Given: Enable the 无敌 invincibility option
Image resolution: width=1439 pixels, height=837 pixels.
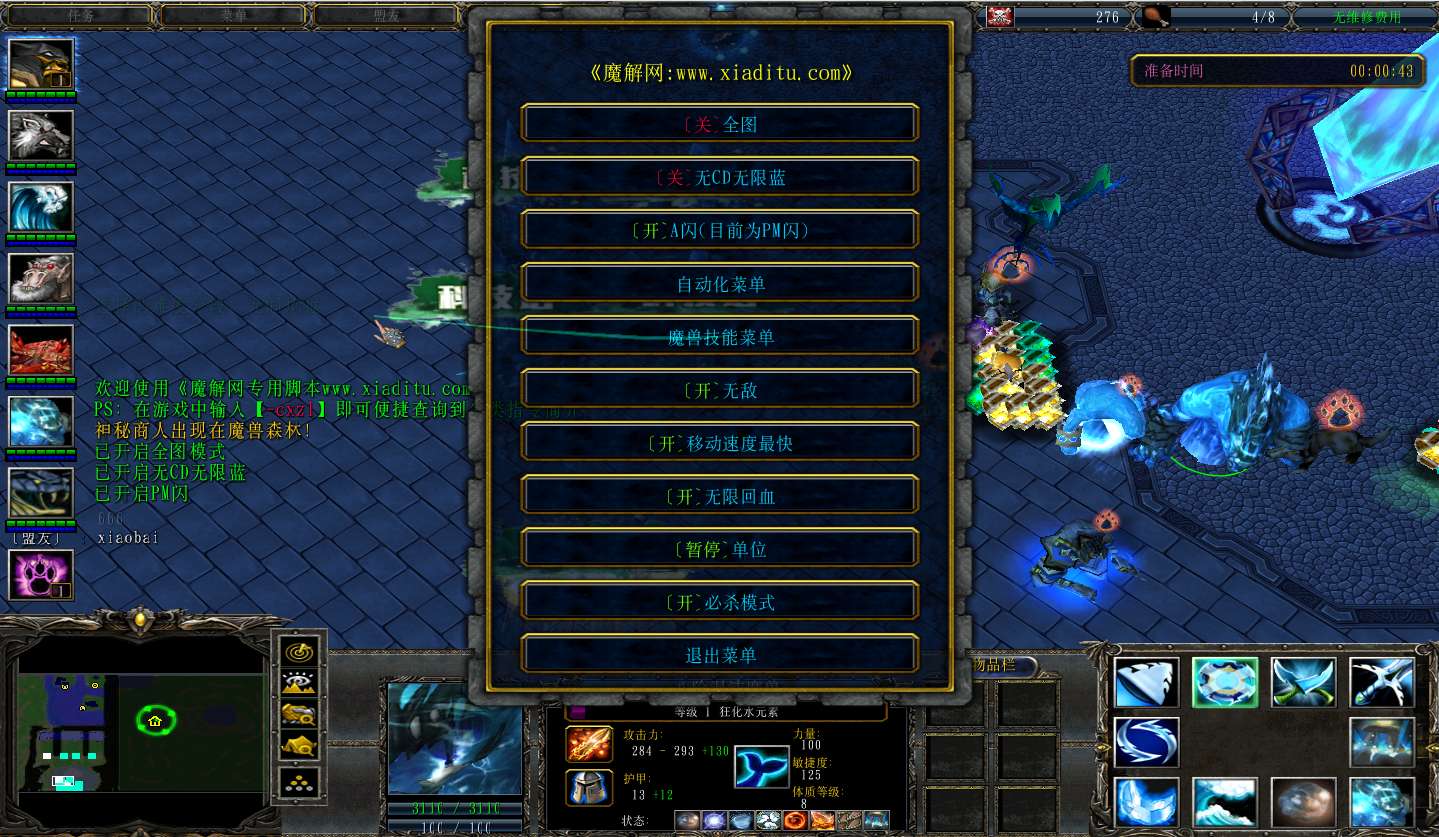Looking at the screenshot, I should point(720,390).
